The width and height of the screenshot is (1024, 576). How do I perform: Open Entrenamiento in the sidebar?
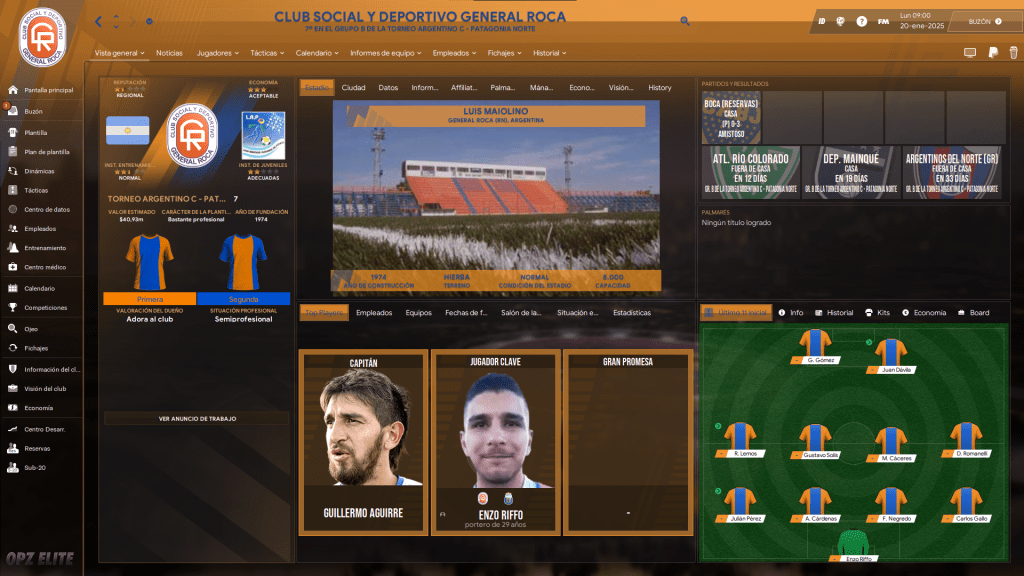pos(45,248)
